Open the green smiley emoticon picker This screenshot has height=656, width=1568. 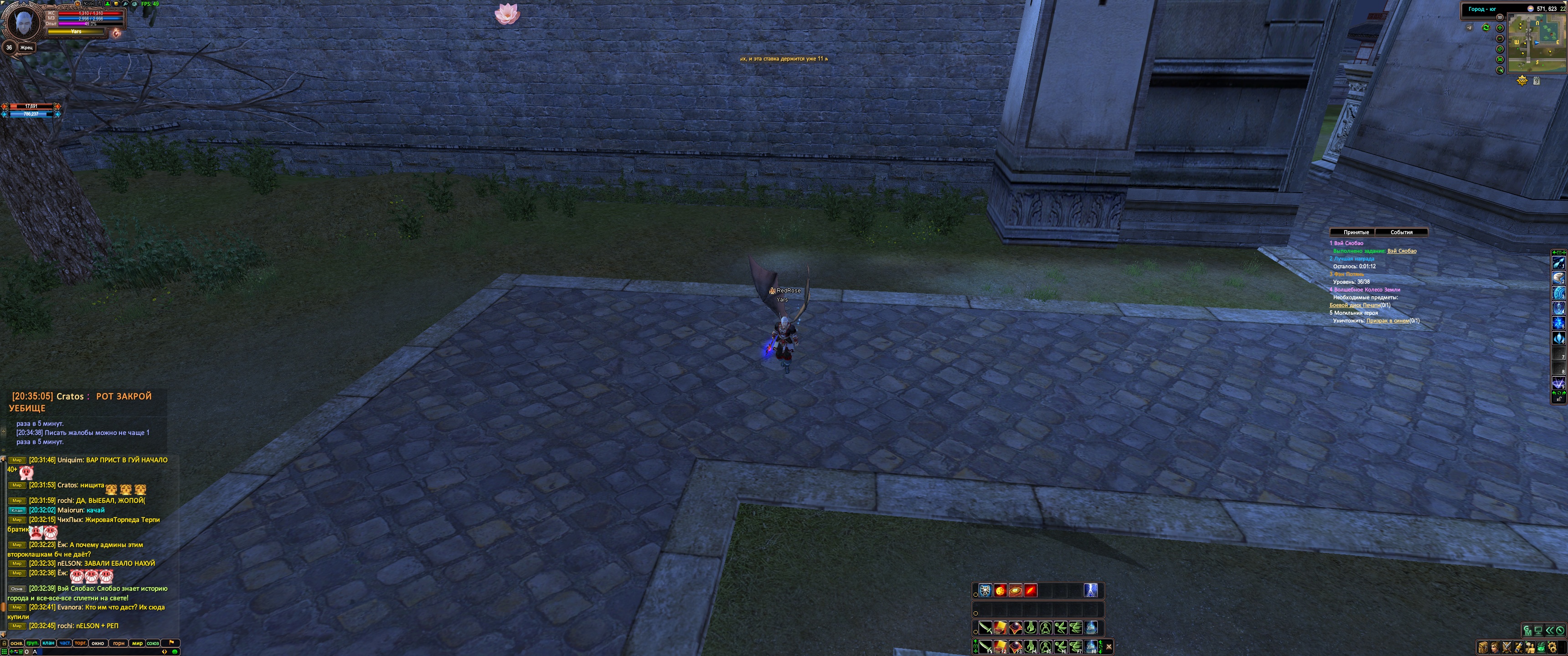(175, 652)
